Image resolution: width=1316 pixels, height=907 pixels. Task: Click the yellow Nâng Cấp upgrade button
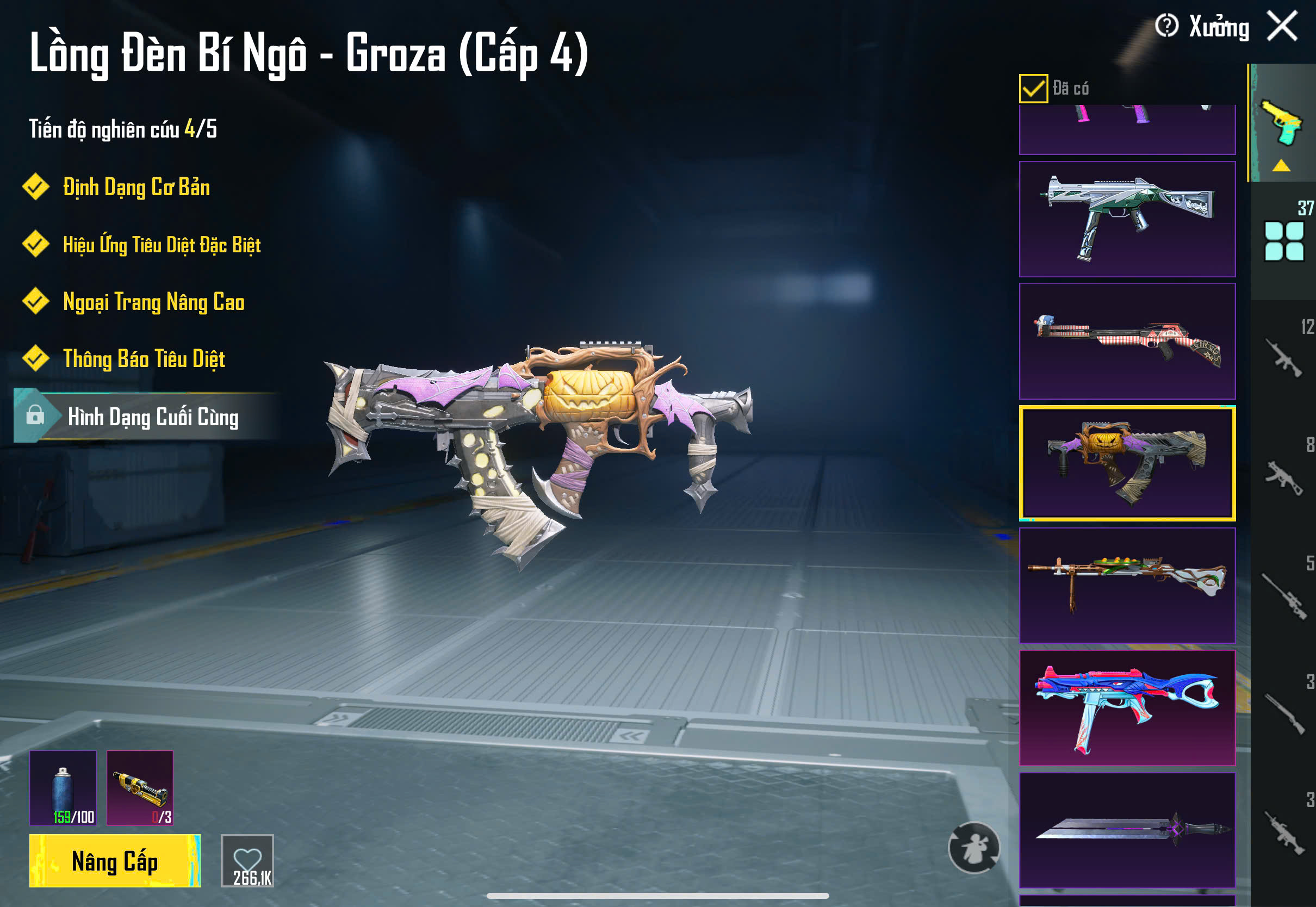115,860
